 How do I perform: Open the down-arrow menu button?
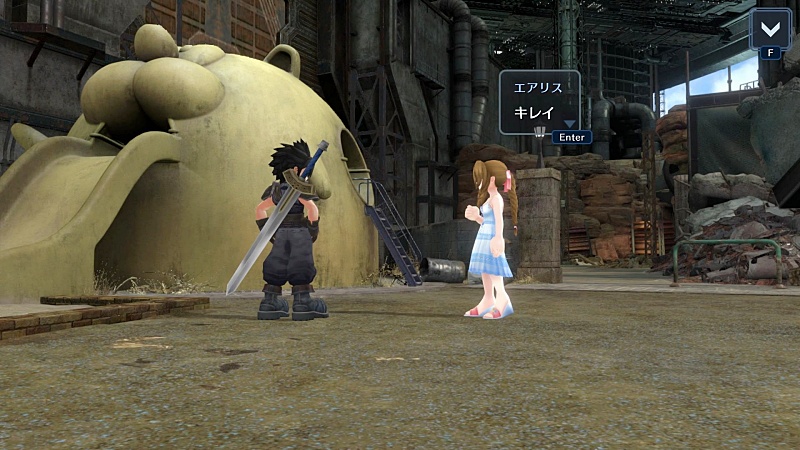(769, 28)
